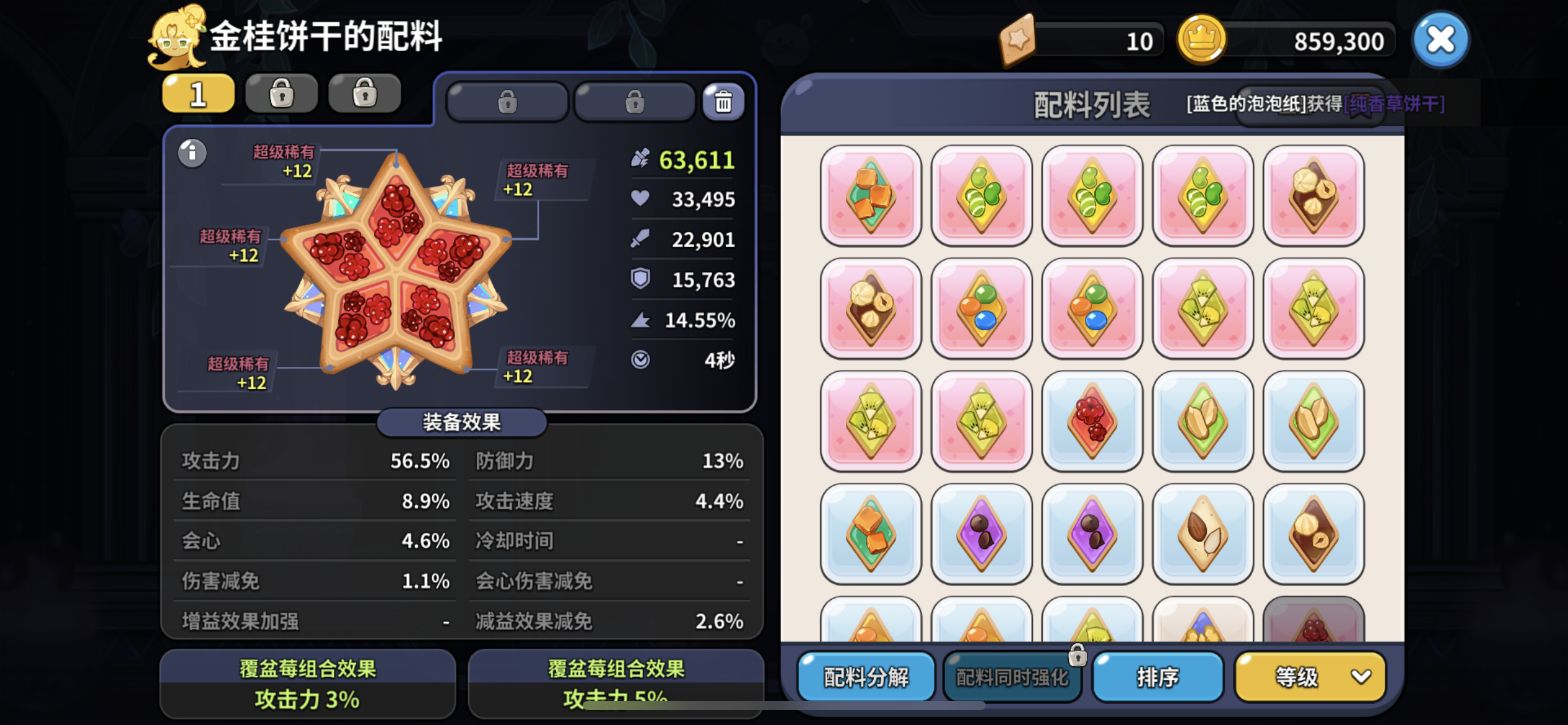Select preset tab number 1
Viewport: 1568px width, 725px height.
(x=197, y=92)
